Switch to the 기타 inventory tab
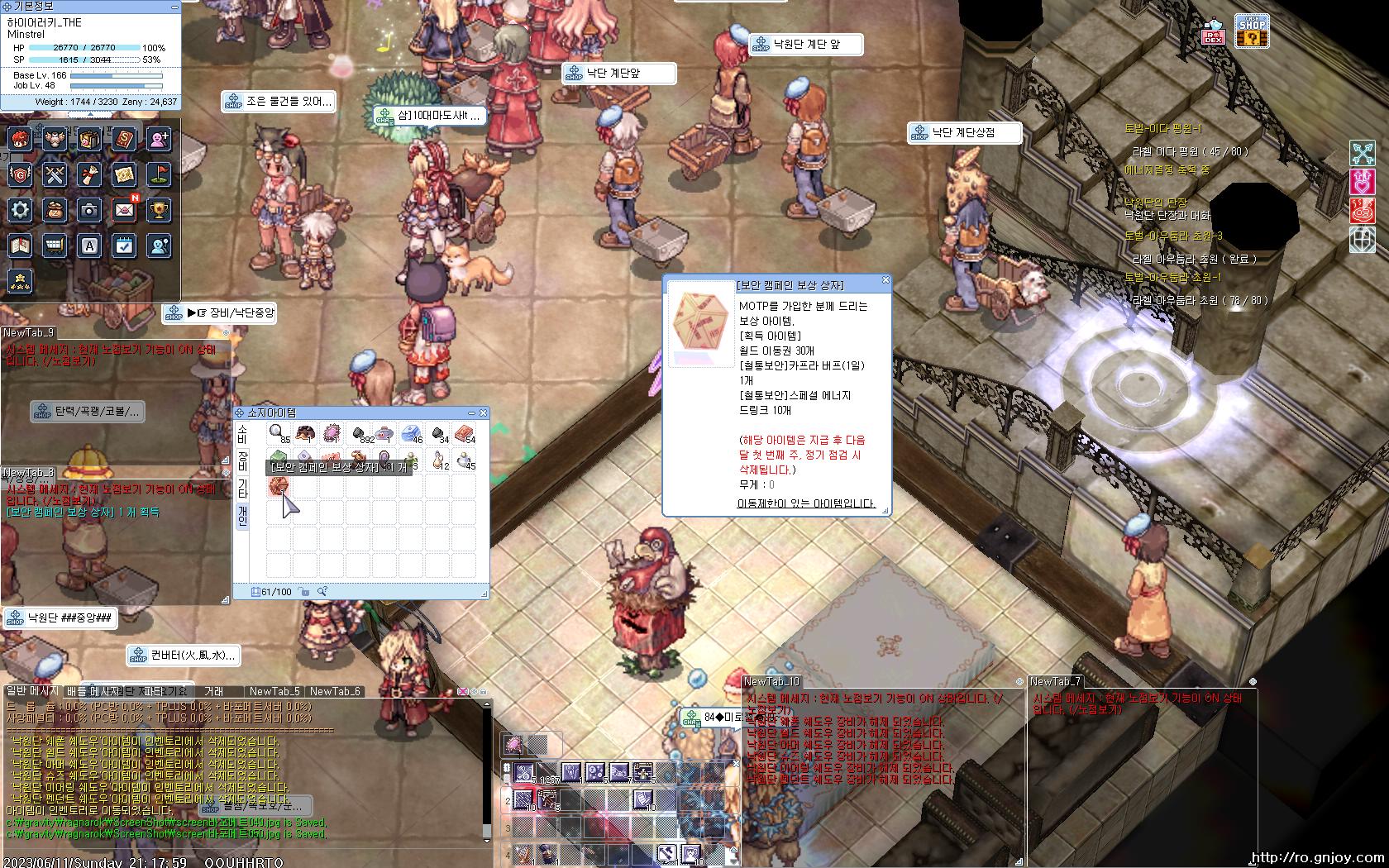 pyautogui.click(x=242, y=488)
